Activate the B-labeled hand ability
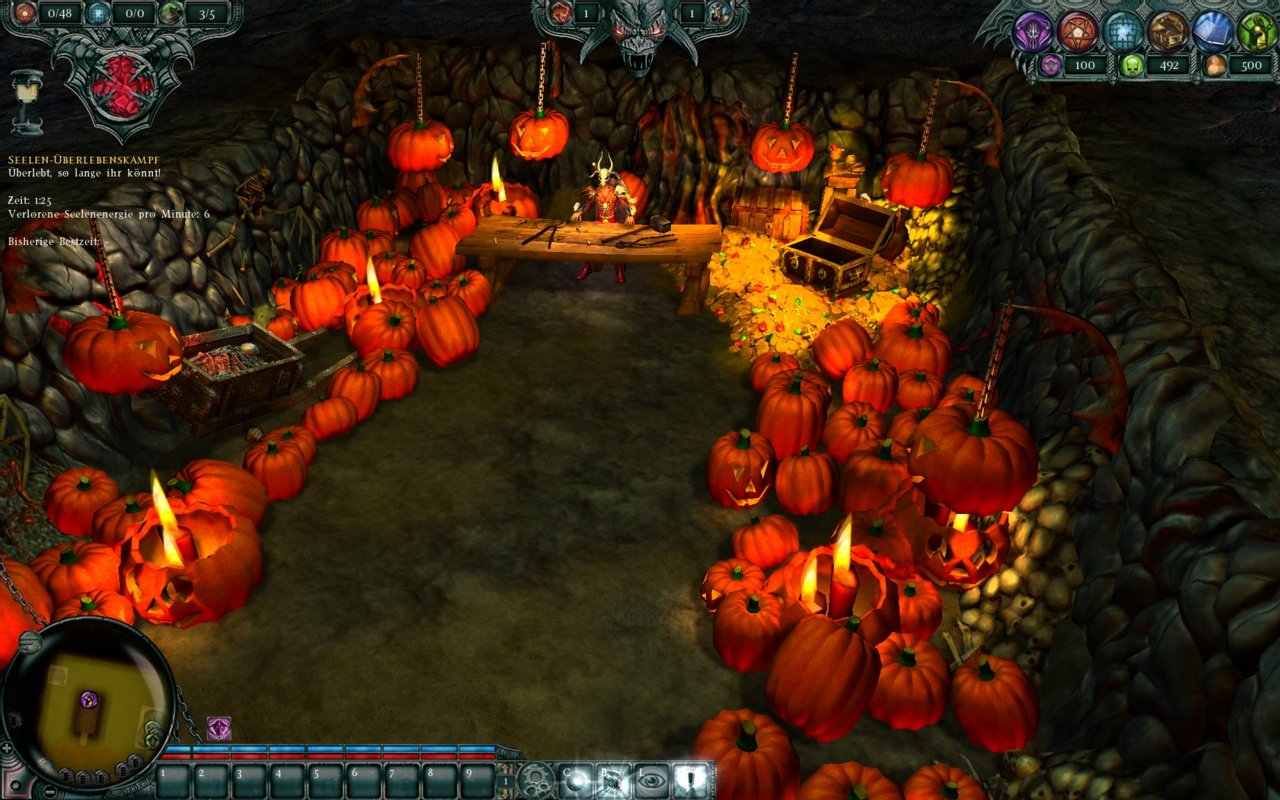This screenshot has width=1280, height=800. pos(614,779)
